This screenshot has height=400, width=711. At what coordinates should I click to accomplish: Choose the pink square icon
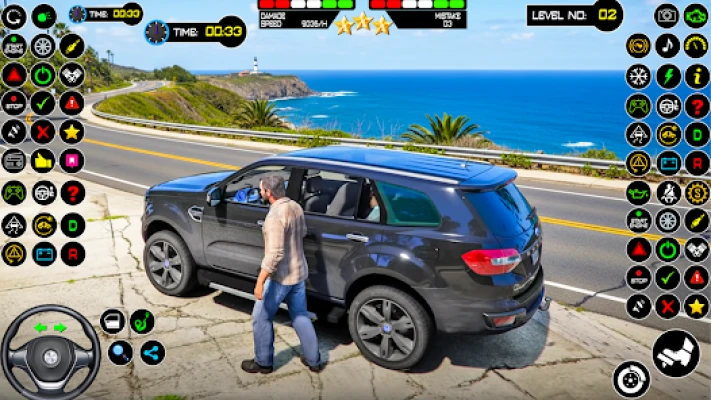point(72,160)
